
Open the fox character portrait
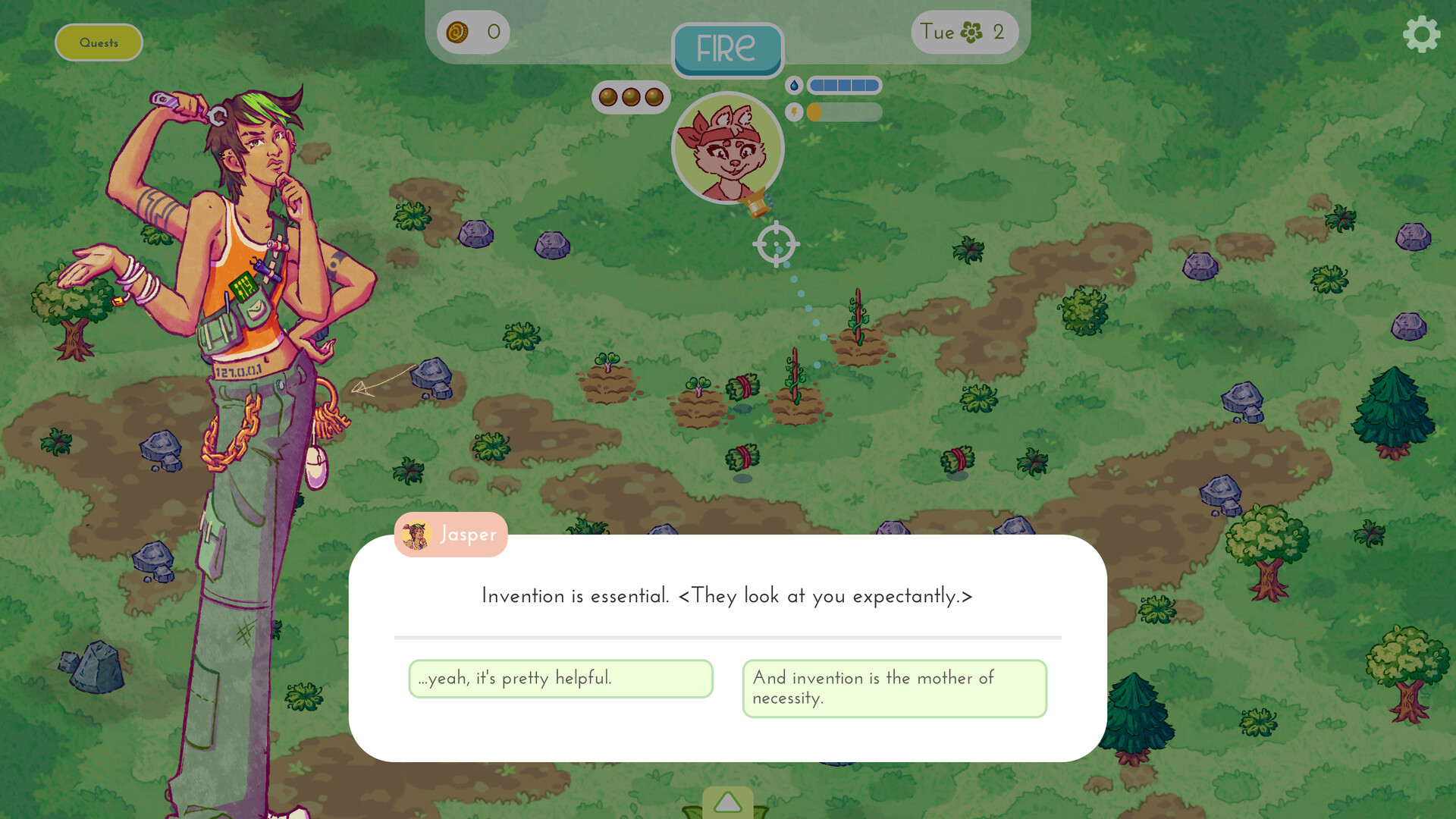coord(727,148)
